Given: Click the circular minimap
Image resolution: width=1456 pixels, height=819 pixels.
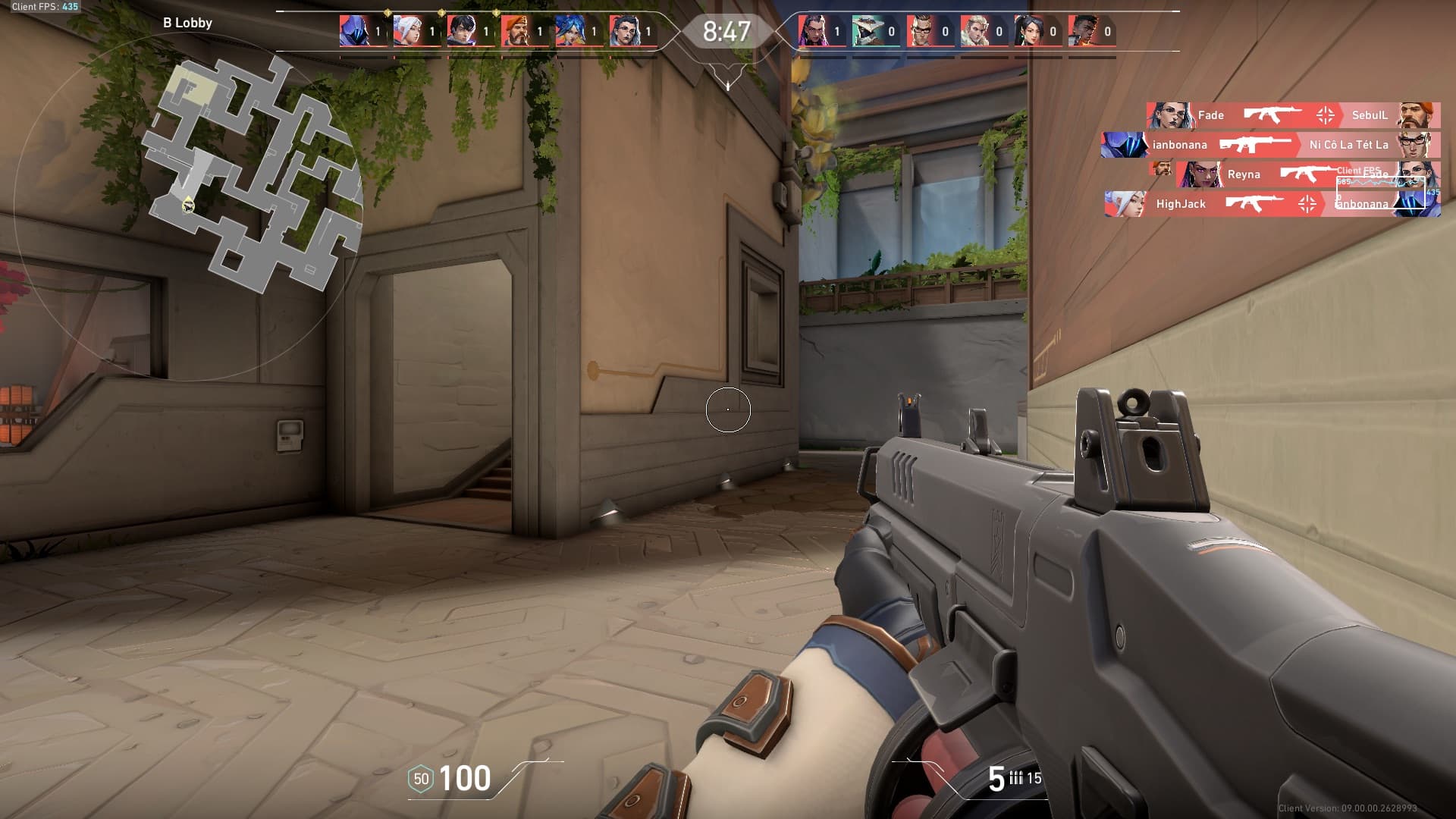Looking at the screenshot, I should click(x=188, y=205).
